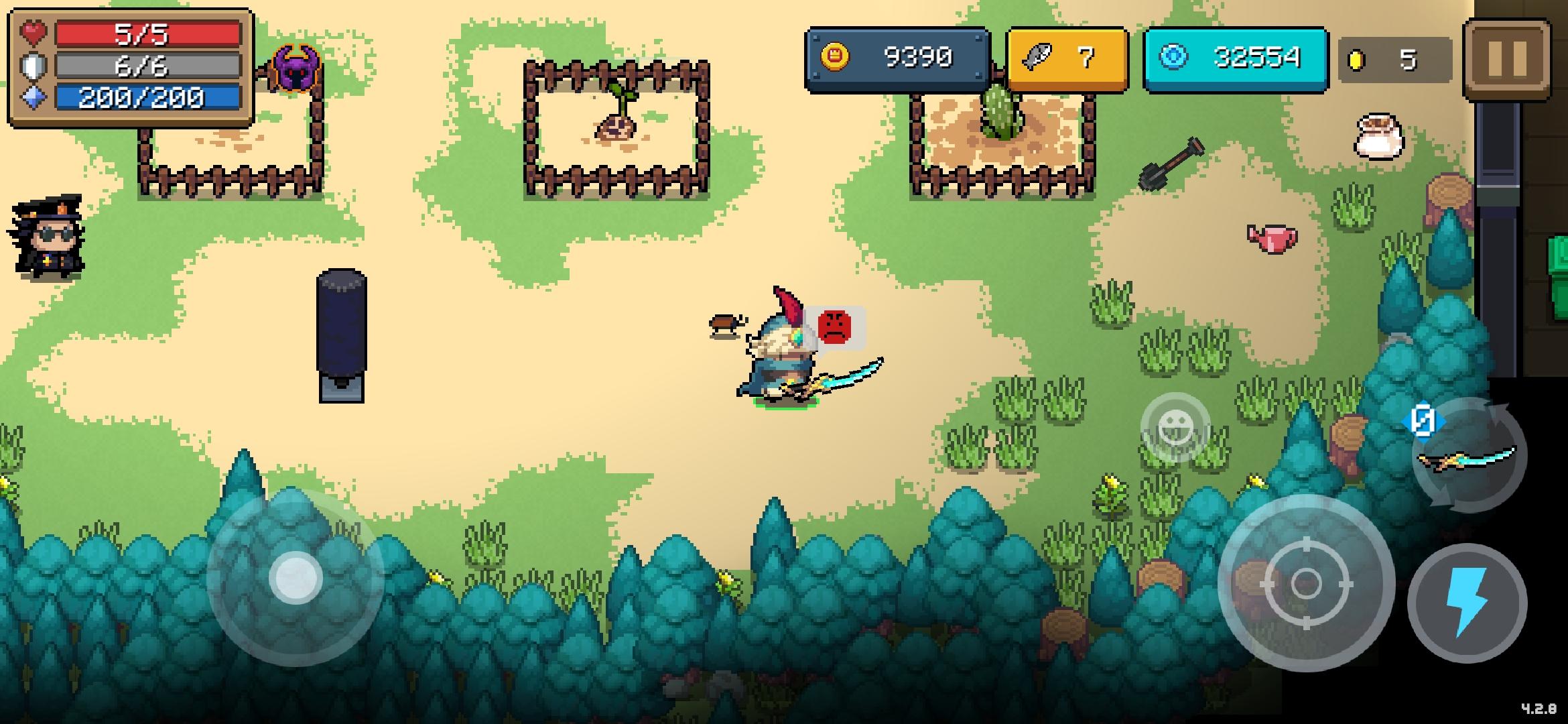Tap the fish currency icon
Image resolution: width=1568 pixels, height=724 pixels.
coord(1038,56)
